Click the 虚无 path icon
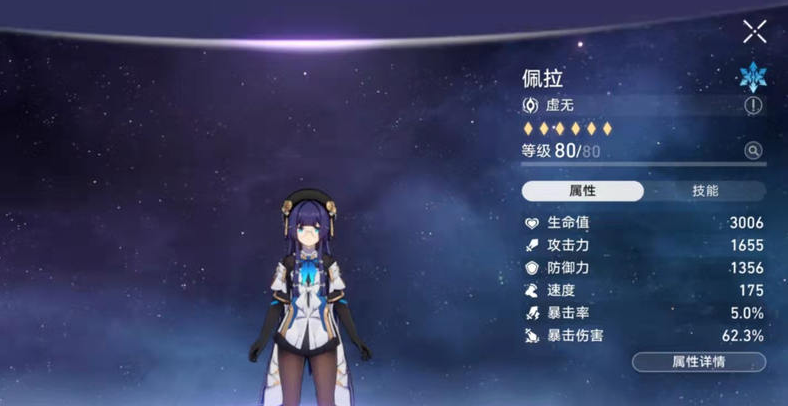The width and height of the screenshot is (788, 406). pos(530,105)
